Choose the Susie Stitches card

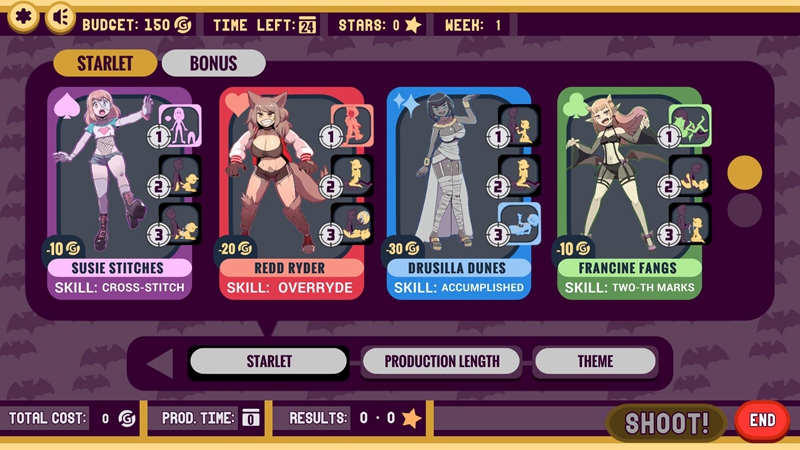[118, 192]
